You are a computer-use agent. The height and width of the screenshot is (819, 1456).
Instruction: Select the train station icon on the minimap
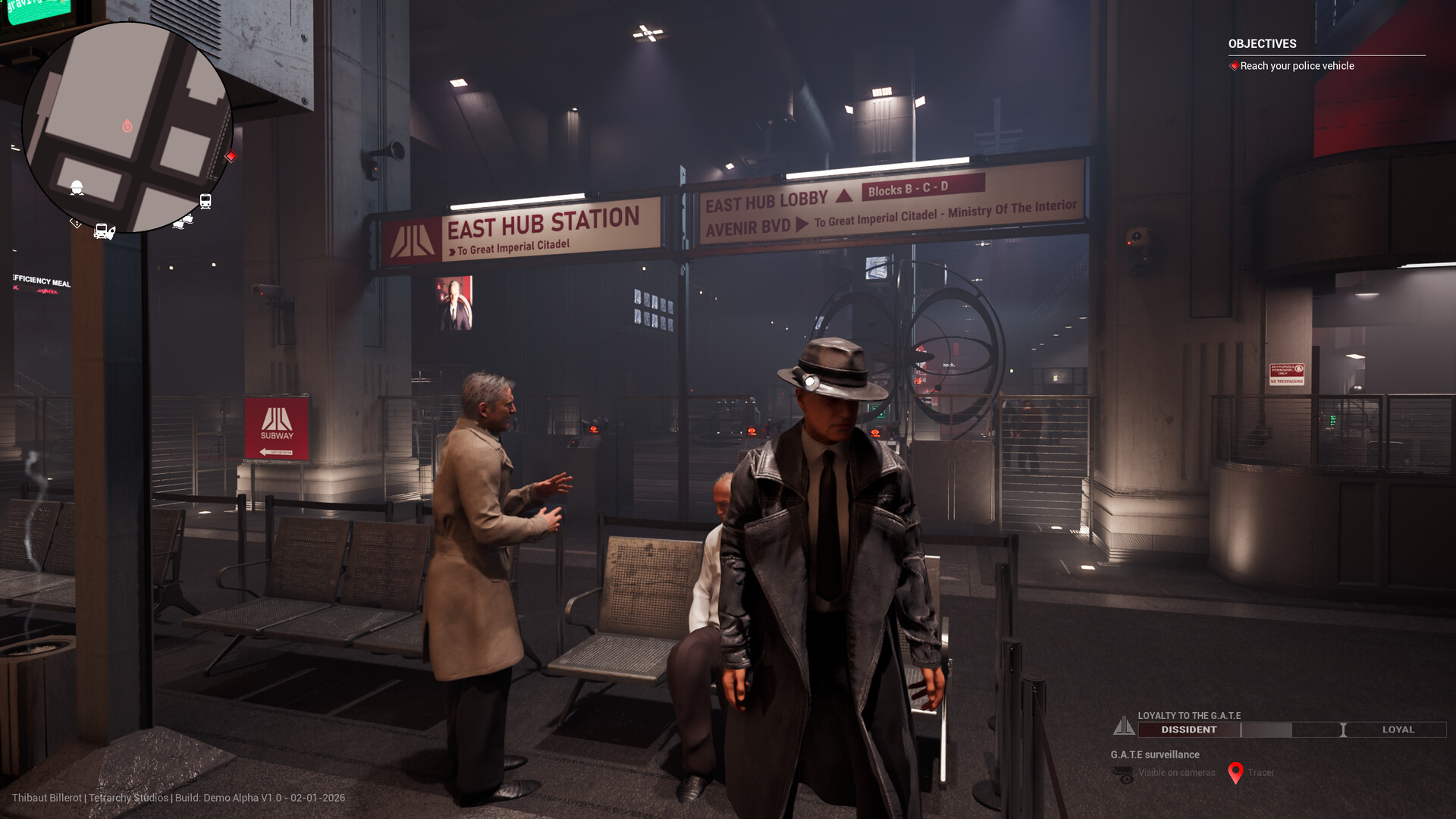[206, 201]
